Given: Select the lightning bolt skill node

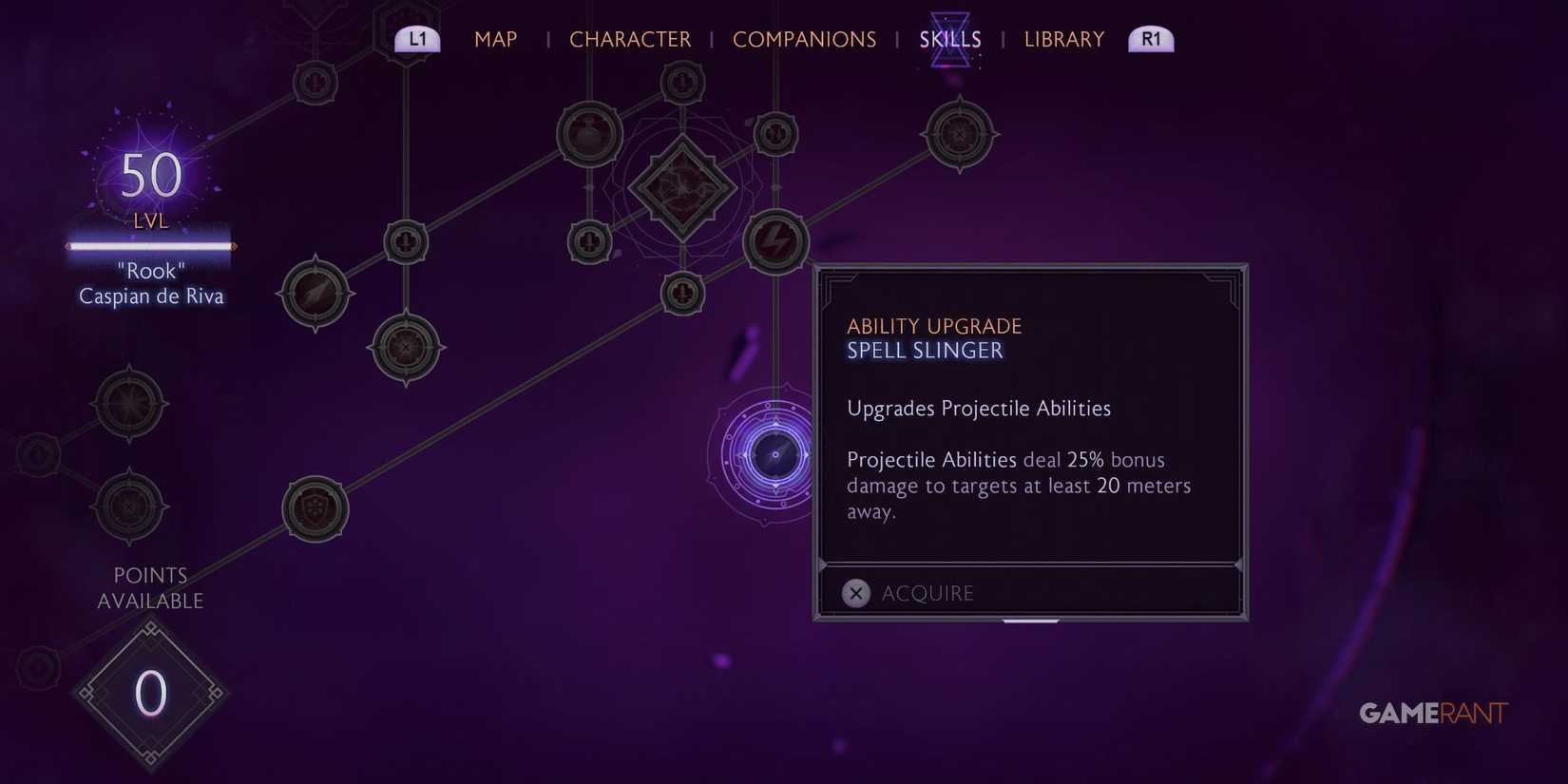Looking at the screenshot, I should (774, 242).
